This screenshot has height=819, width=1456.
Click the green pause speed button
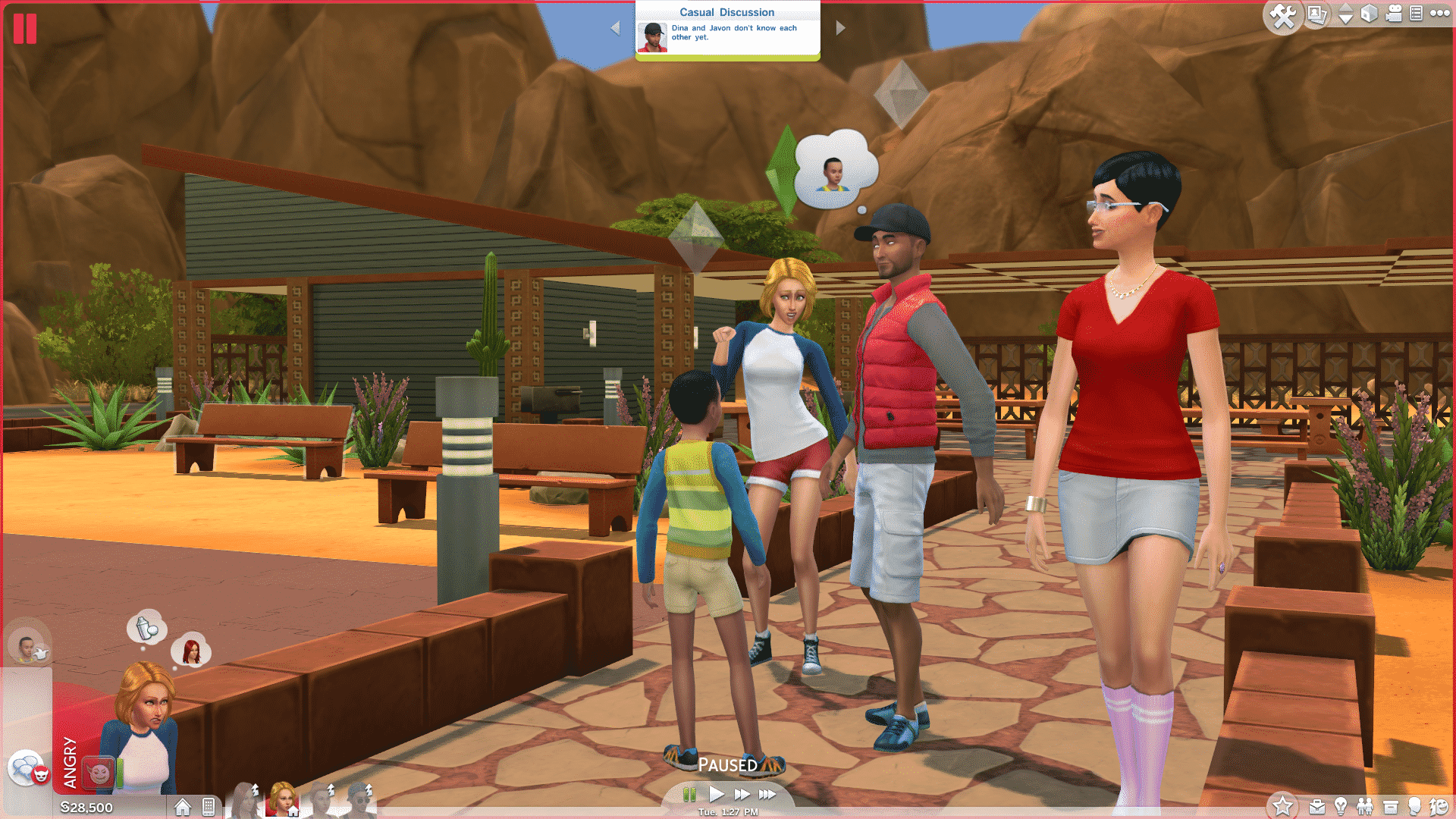689,794
